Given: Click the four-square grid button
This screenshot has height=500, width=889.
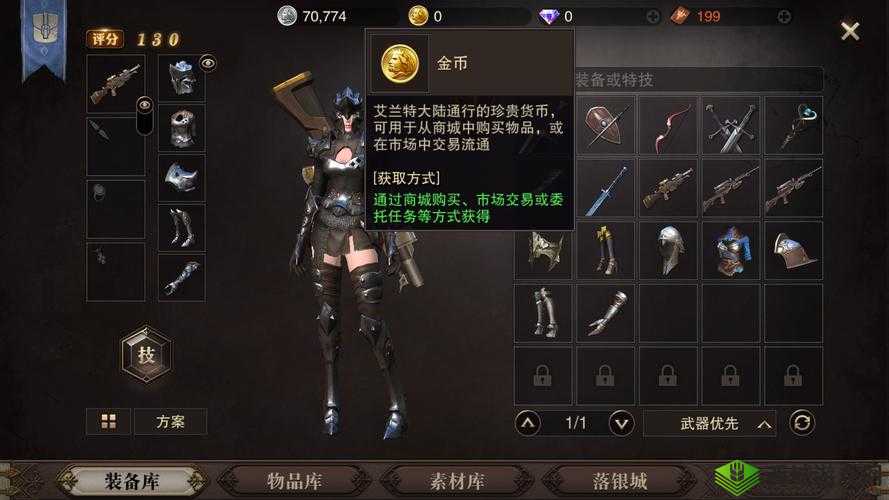Looking at the screenshot, I should tap(108, 421).
